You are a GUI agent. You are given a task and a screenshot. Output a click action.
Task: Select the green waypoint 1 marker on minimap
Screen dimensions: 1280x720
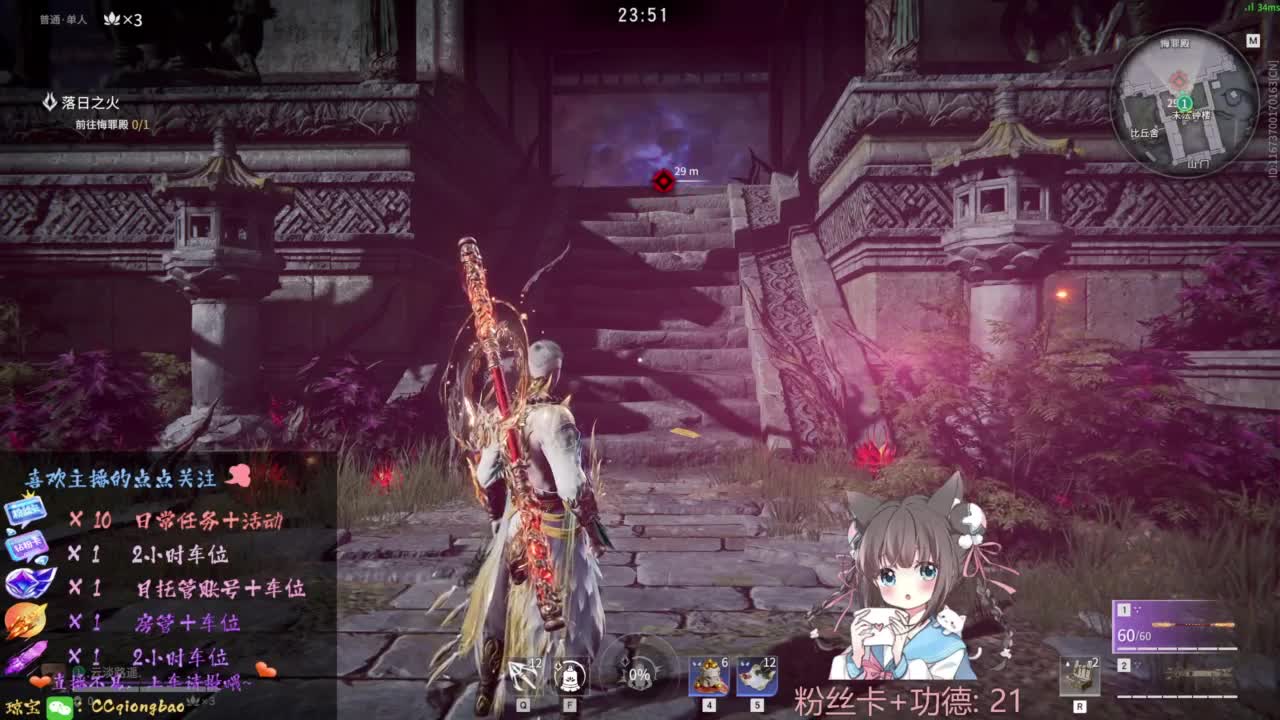tap(1185, 103)
